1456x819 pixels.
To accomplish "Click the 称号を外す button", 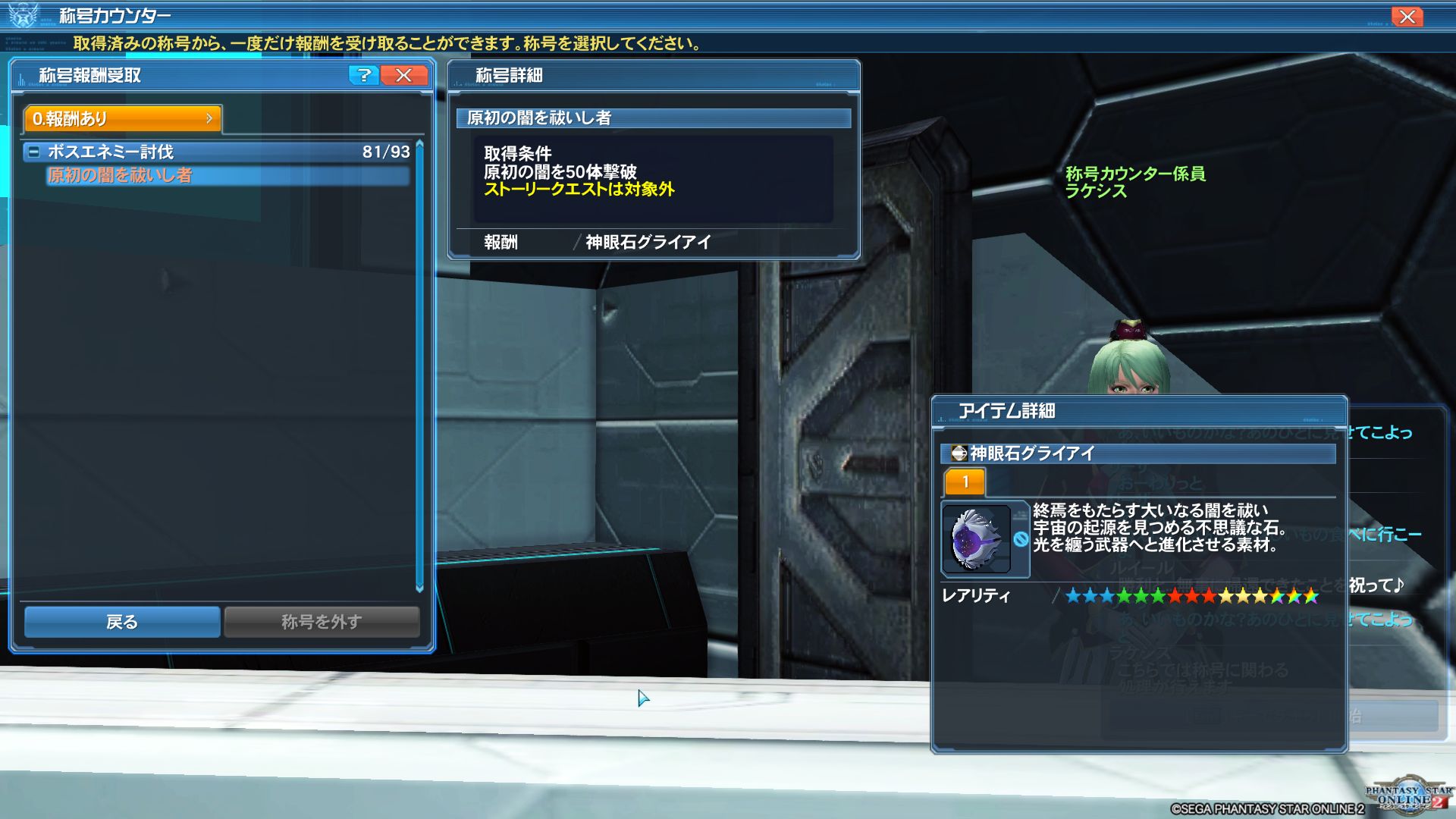I will (x=322, y=622).
